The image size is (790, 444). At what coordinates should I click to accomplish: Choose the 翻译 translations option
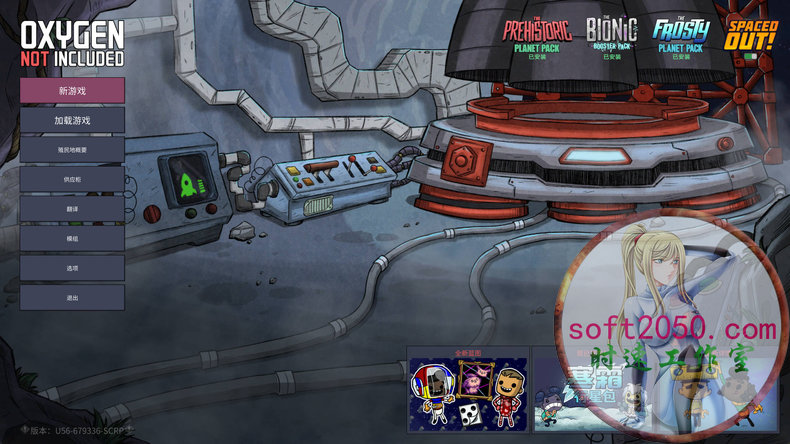pyautogui.click(x=72, y=209)
